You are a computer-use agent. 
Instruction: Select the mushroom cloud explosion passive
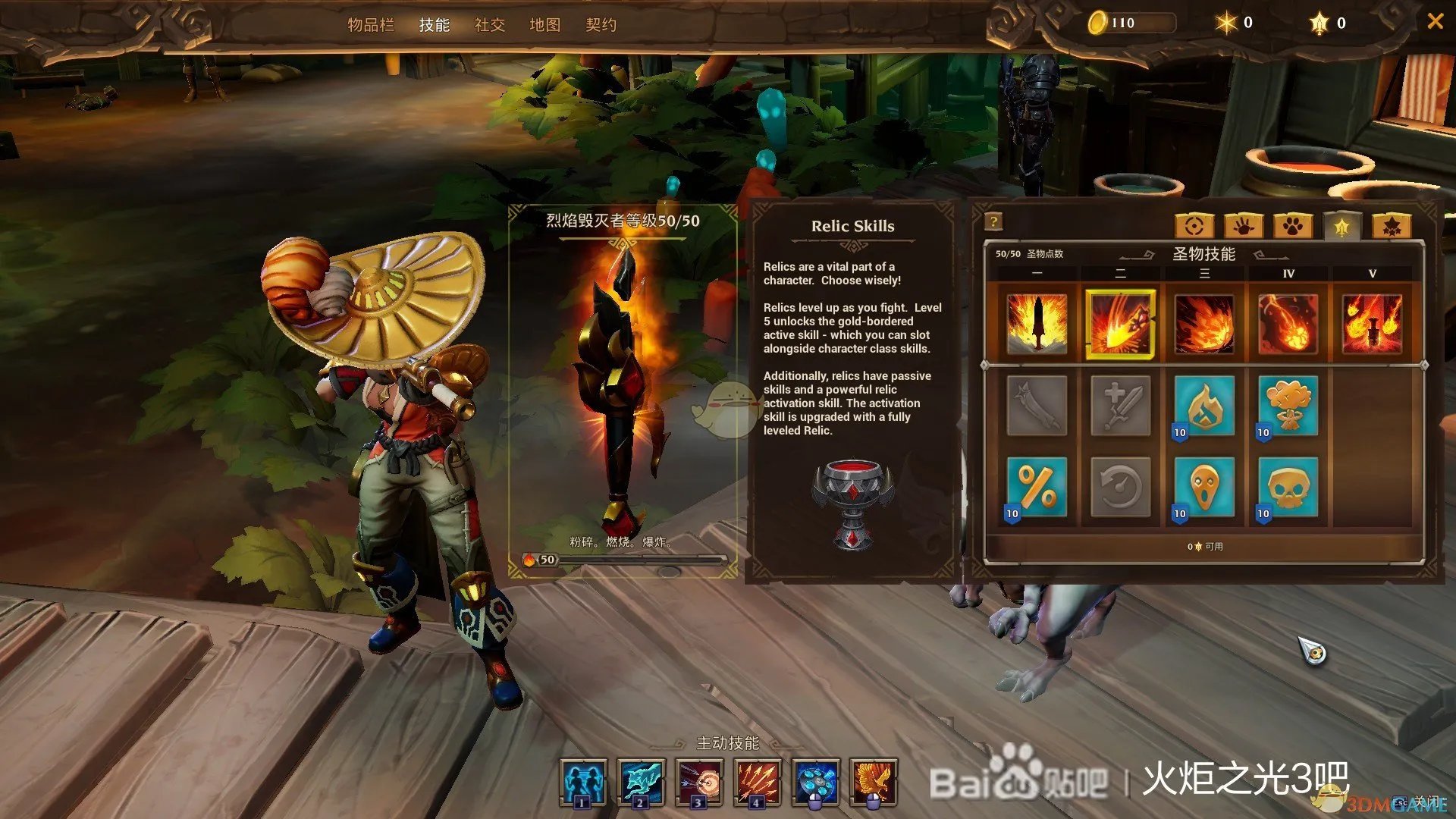click(1288, 406)
